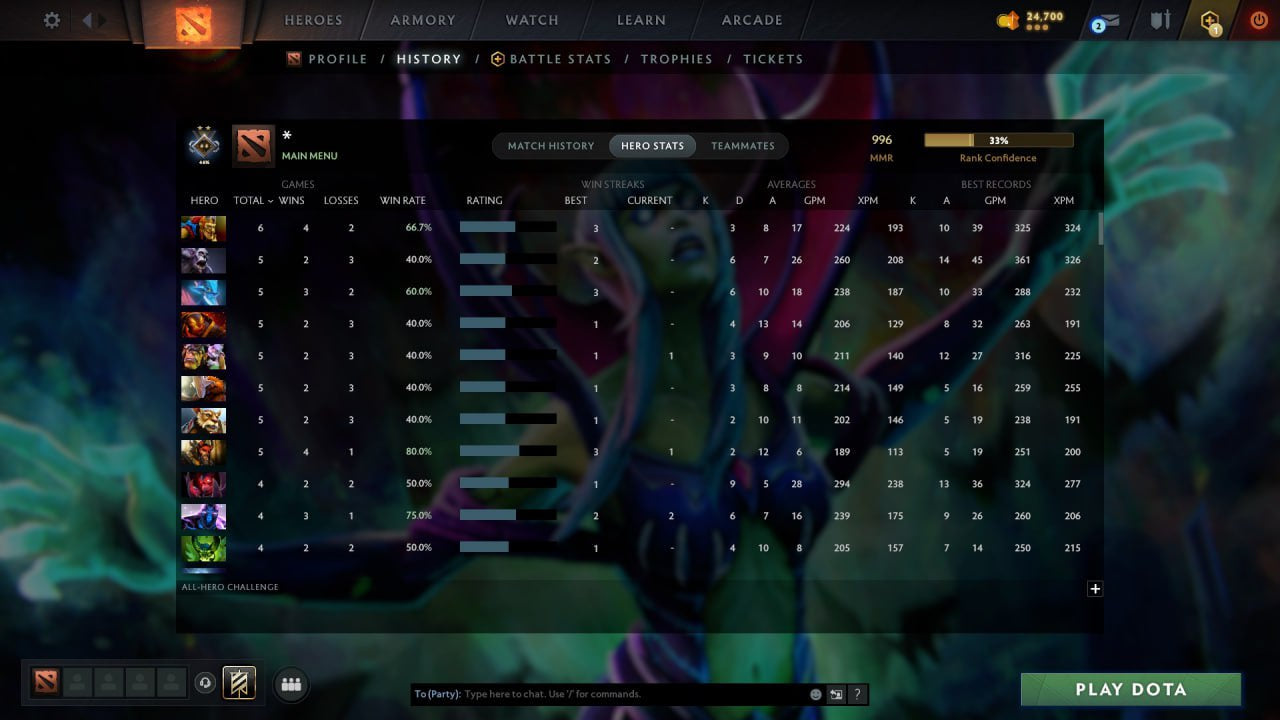Click the guild banner icon beside party slots
Screen dimensions: 1280x720
[x=237, y=682]
